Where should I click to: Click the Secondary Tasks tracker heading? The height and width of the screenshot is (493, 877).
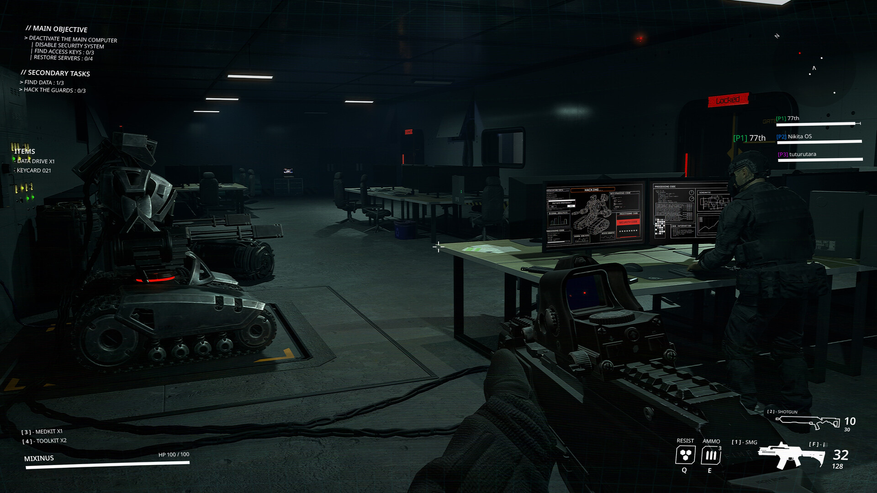pyautogui.click(x=55, y=72)
